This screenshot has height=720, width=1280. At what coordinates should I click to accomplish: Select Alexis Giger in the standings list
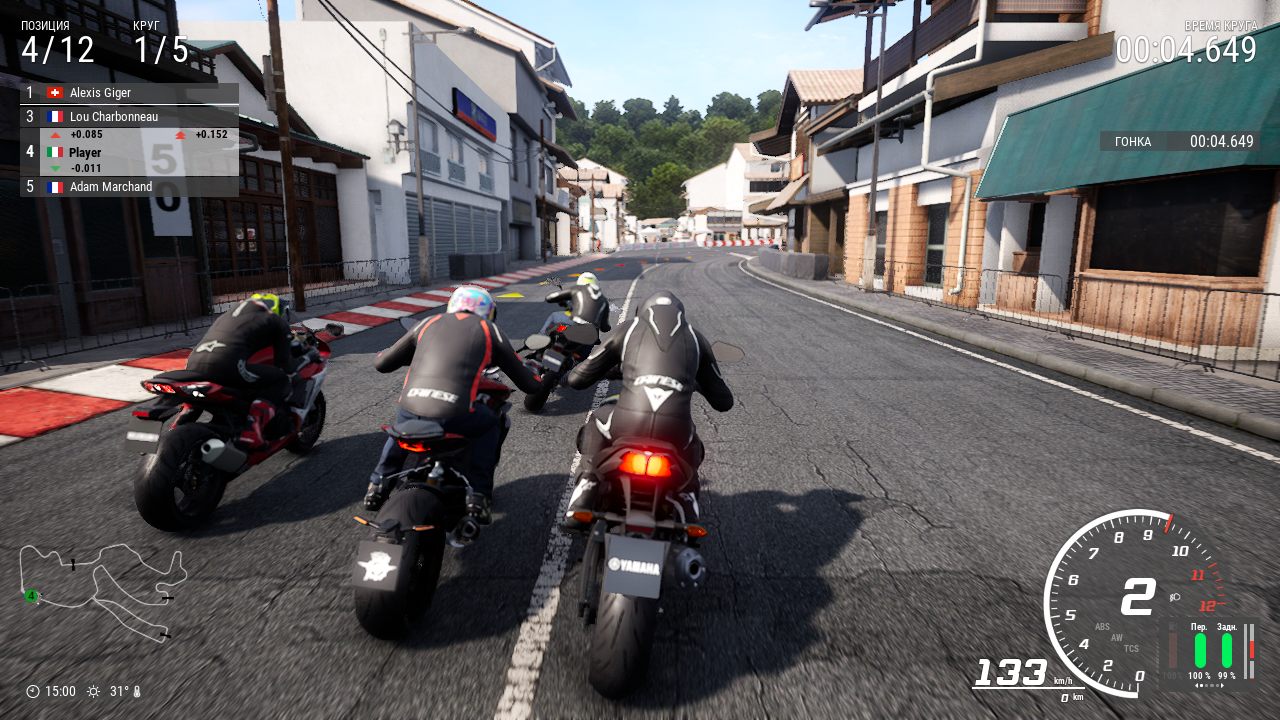tap(129, 93)
